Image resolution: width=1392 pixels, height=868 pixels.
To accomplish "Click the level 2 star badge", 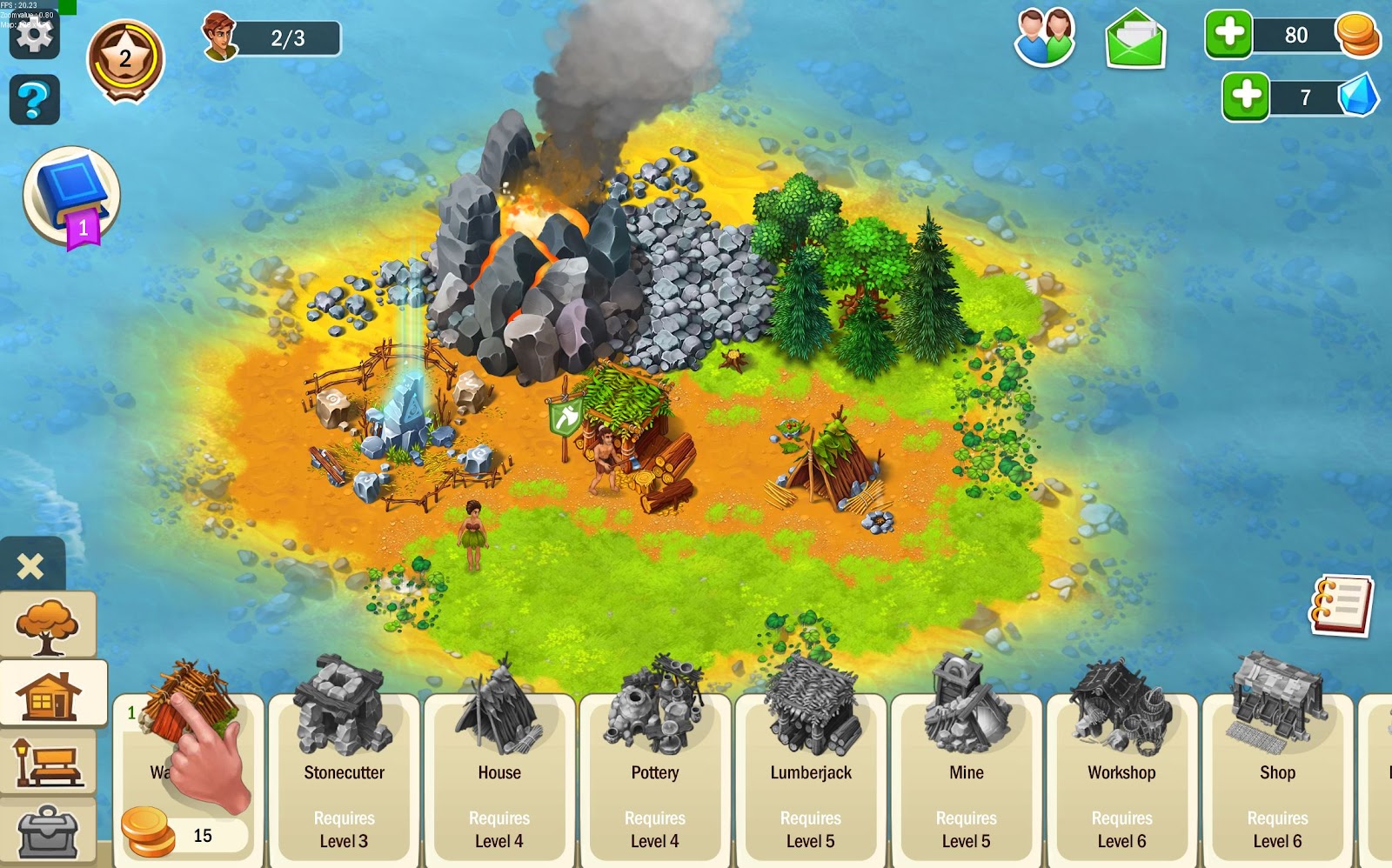I will pyautogui.click(x=125, y=60).
